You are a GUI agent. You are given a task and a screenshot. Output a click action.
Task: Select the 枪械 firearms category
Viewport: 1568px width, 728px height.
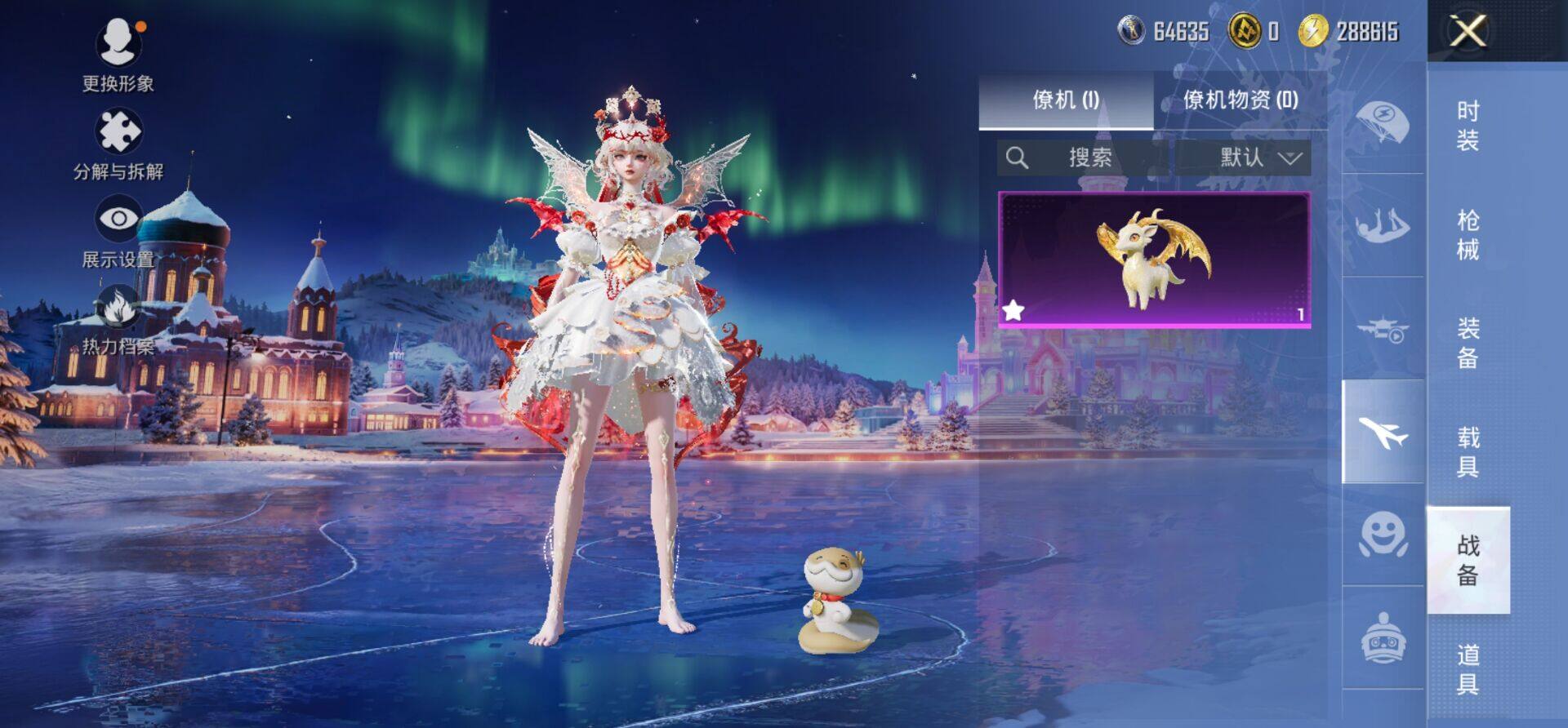click(x=1468, y=234)
